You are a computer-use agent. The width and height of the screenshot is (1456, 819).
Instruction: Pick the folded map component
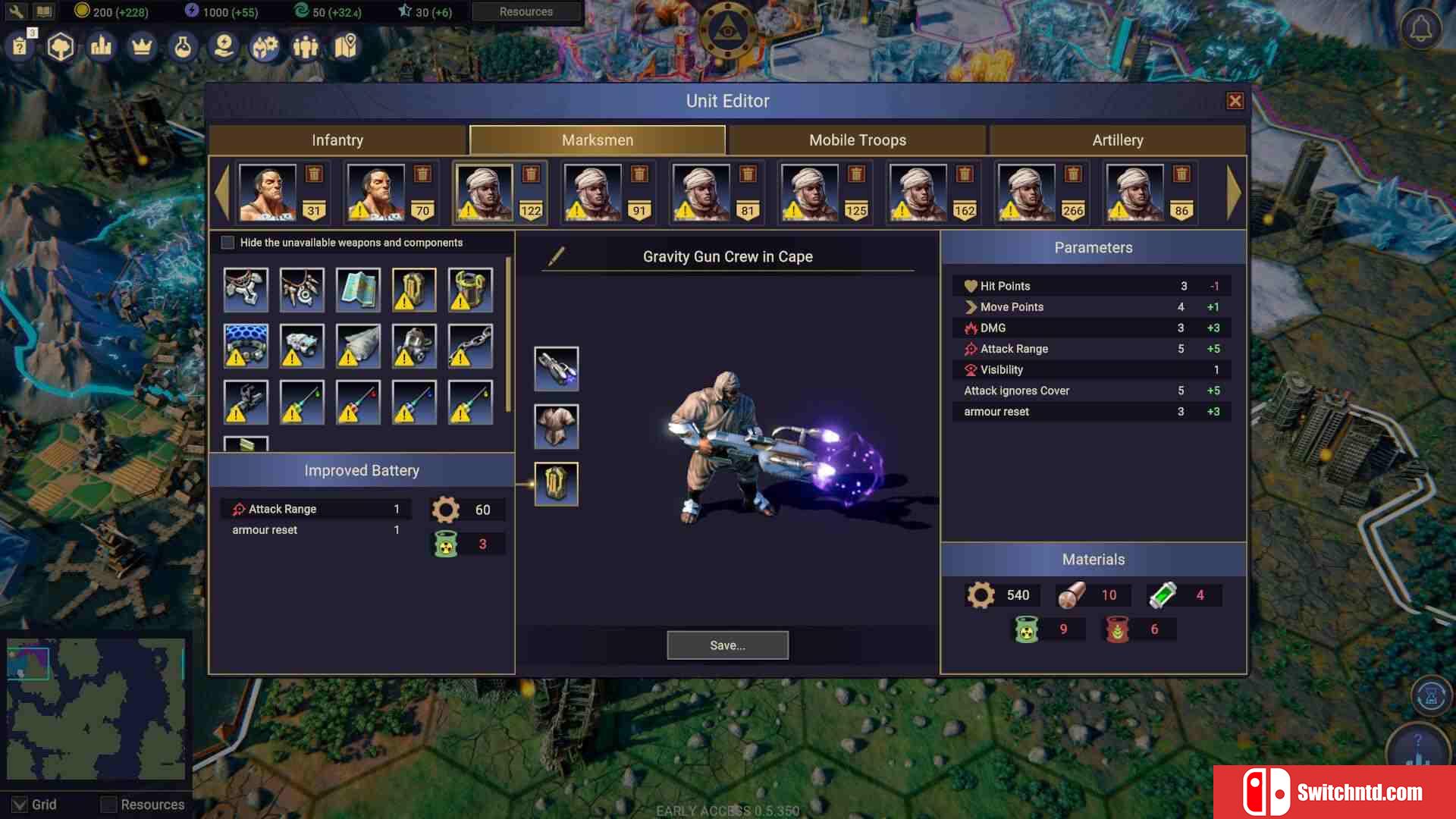358,290
